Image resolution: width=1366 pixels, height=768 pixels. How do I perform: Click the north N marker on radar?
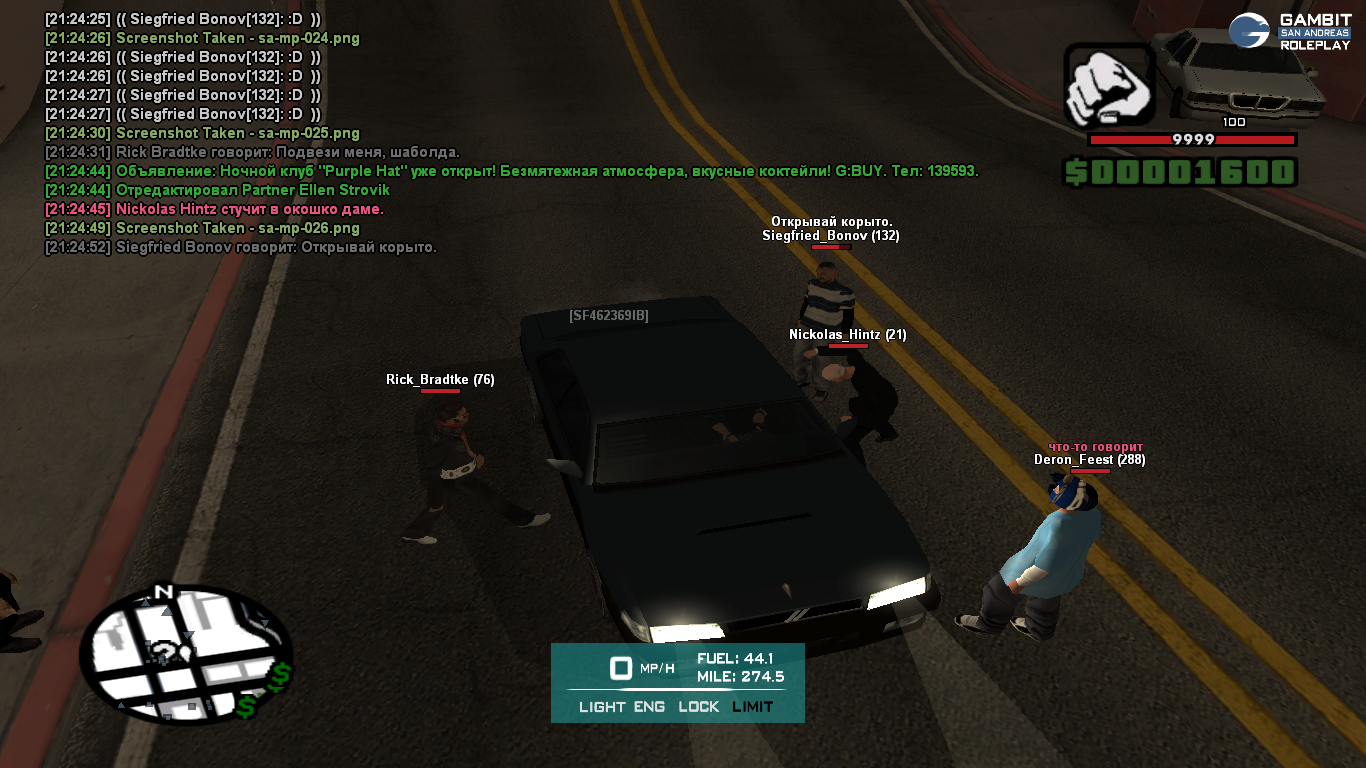click(165, 592)
